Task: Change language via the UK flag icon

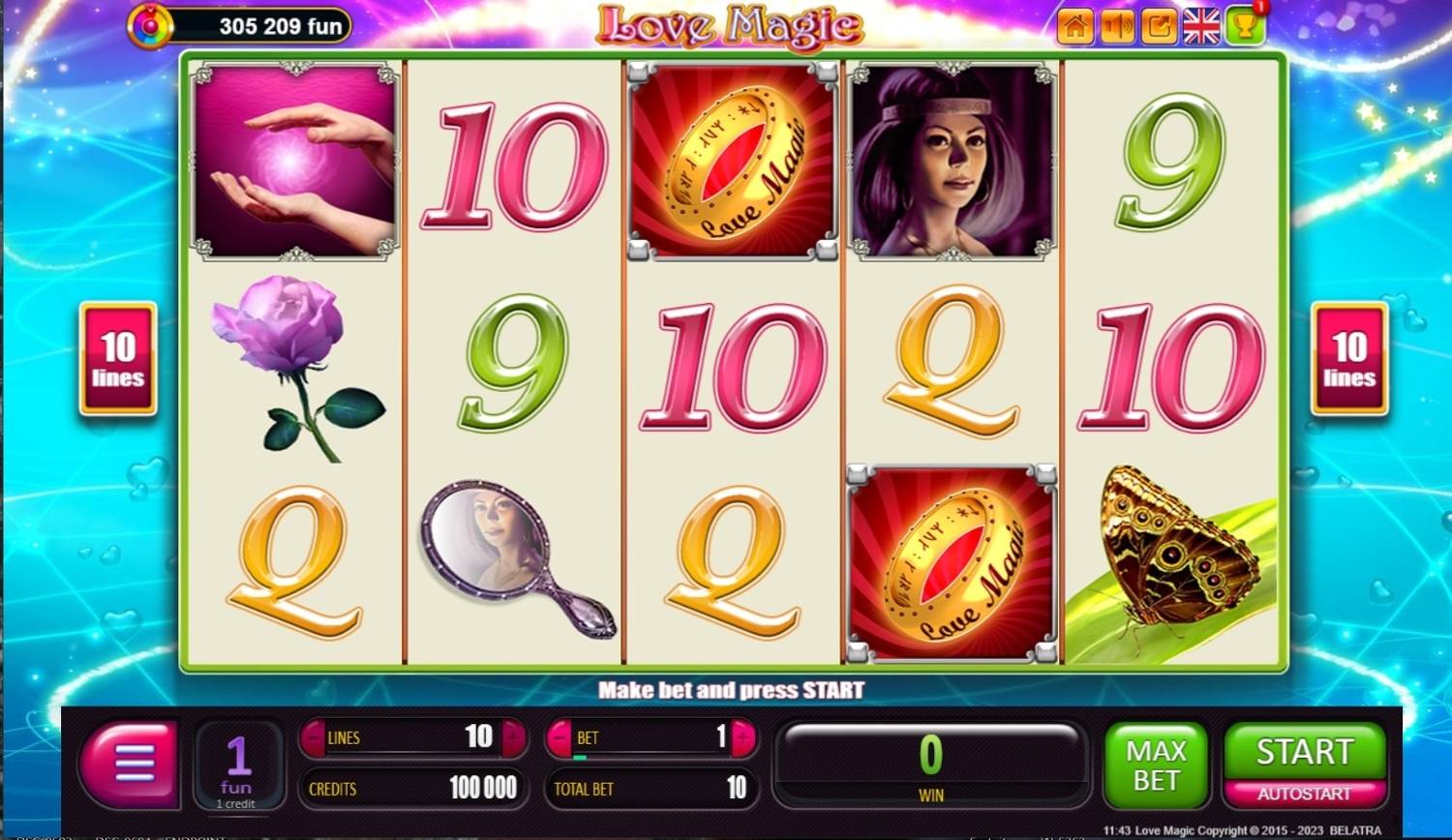Action: [1200, 28]
